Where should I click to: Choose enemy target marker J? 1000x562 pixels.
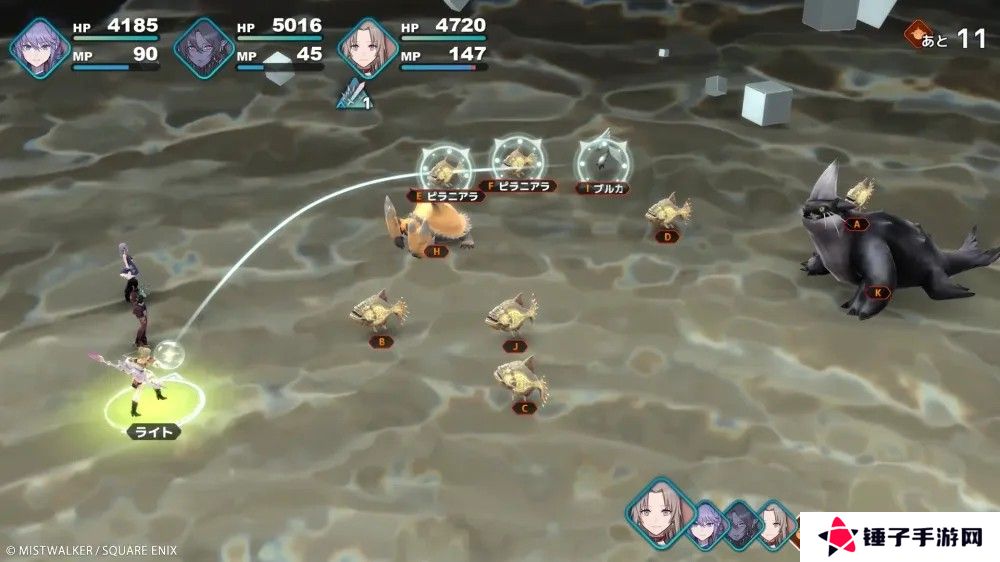click(x=514, y=346)
